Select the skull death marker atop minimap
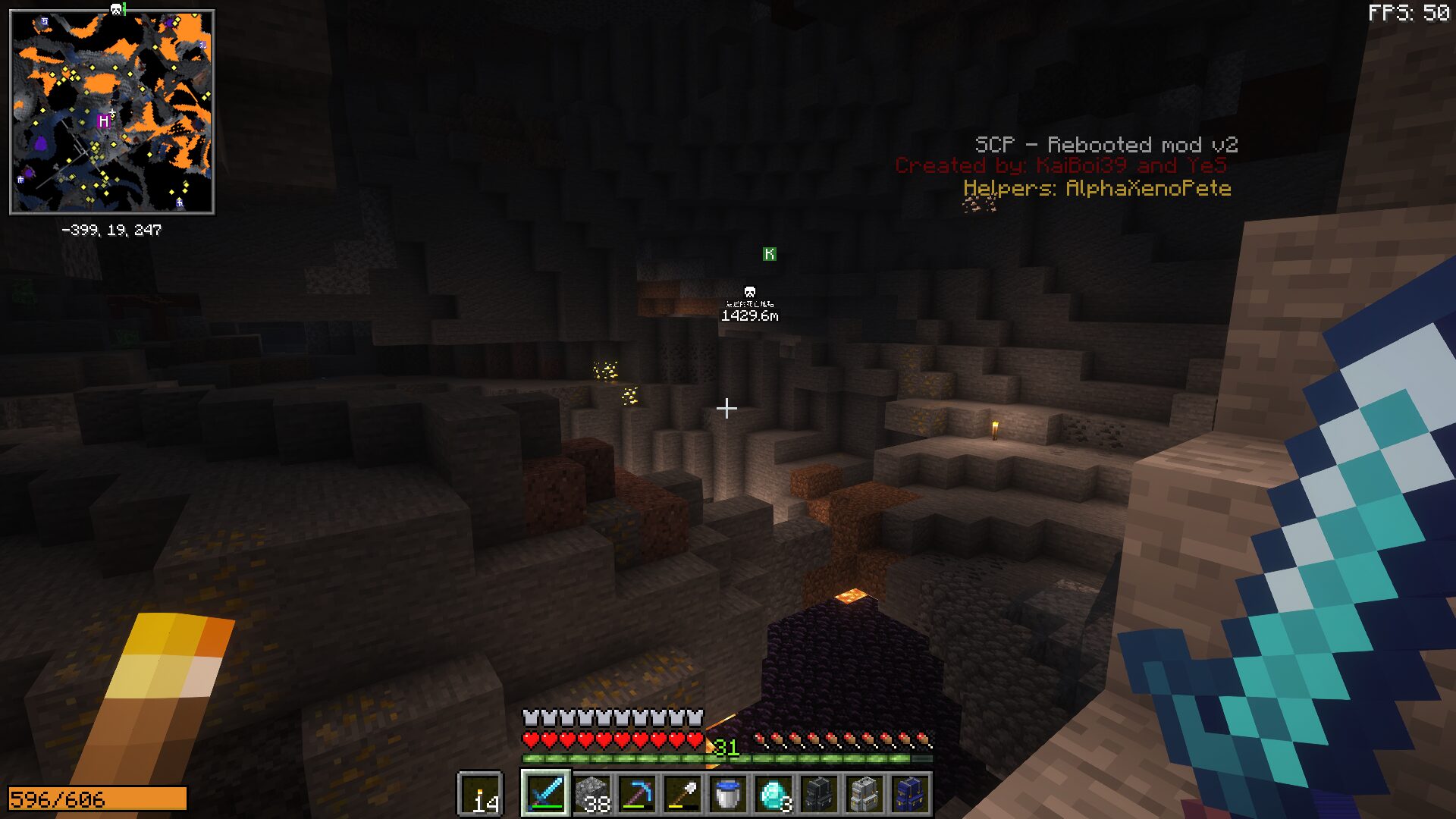Viewport: 1456px width, 819px height. tap(116, 9)
